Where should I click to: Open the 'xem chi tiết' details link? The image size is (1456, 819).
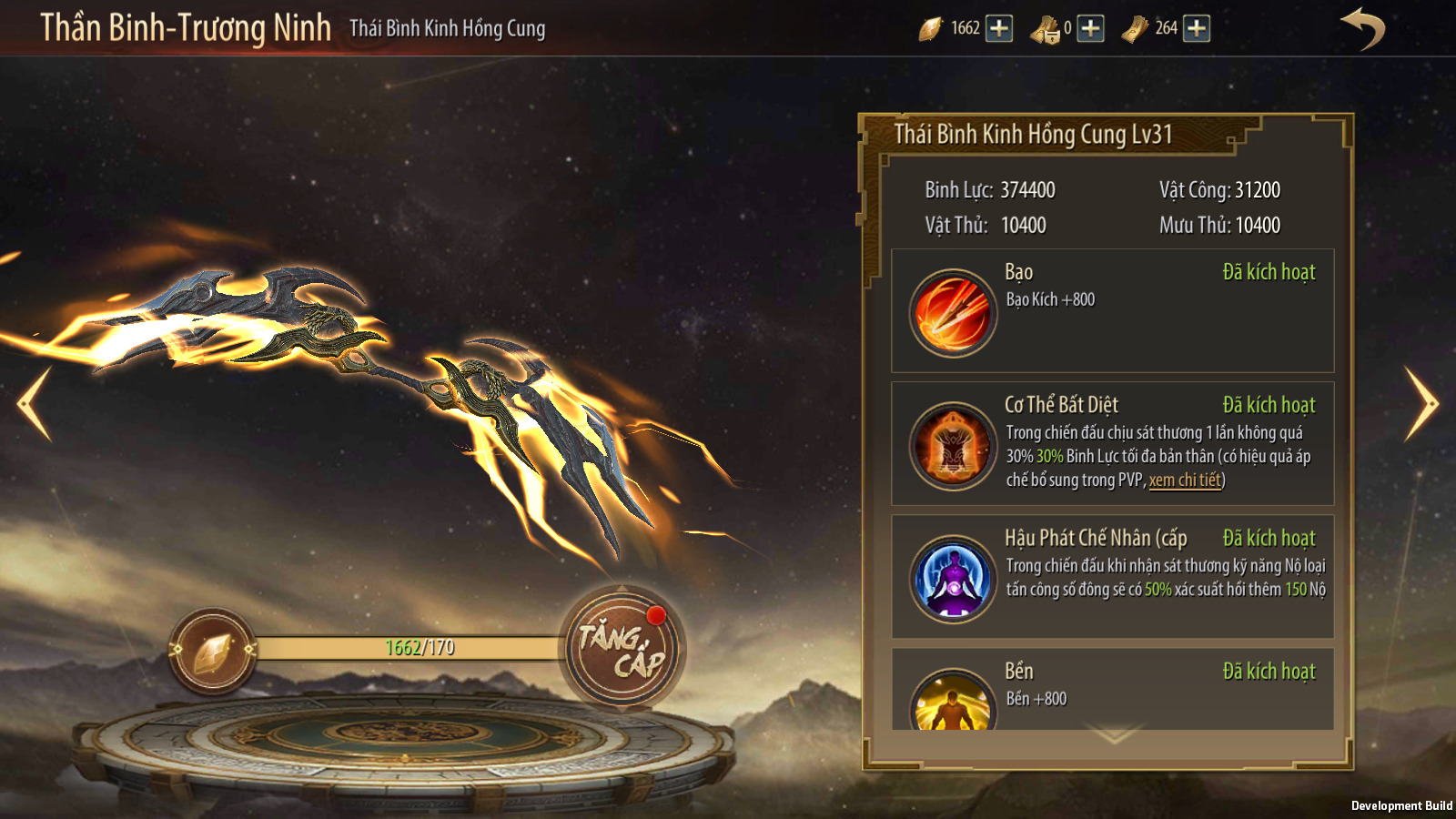point(1185,480)
